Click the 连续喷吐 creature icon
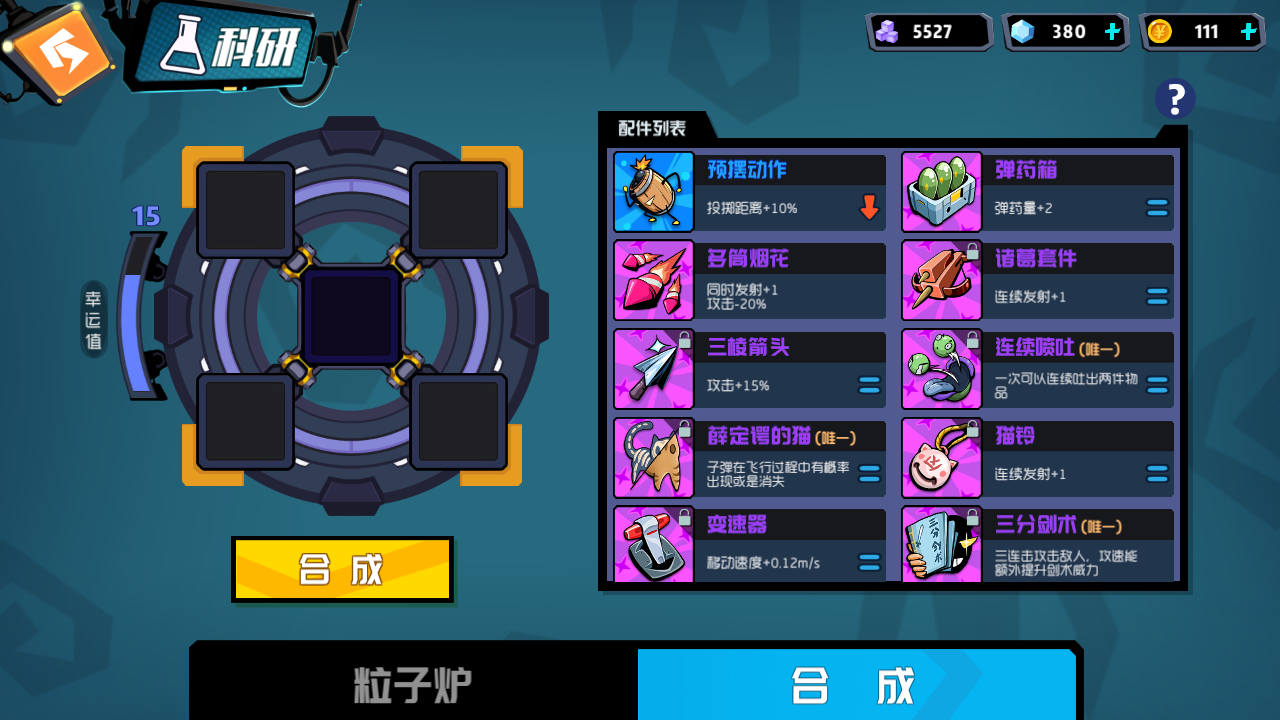1280x720 pixels. tap(941, 369)
